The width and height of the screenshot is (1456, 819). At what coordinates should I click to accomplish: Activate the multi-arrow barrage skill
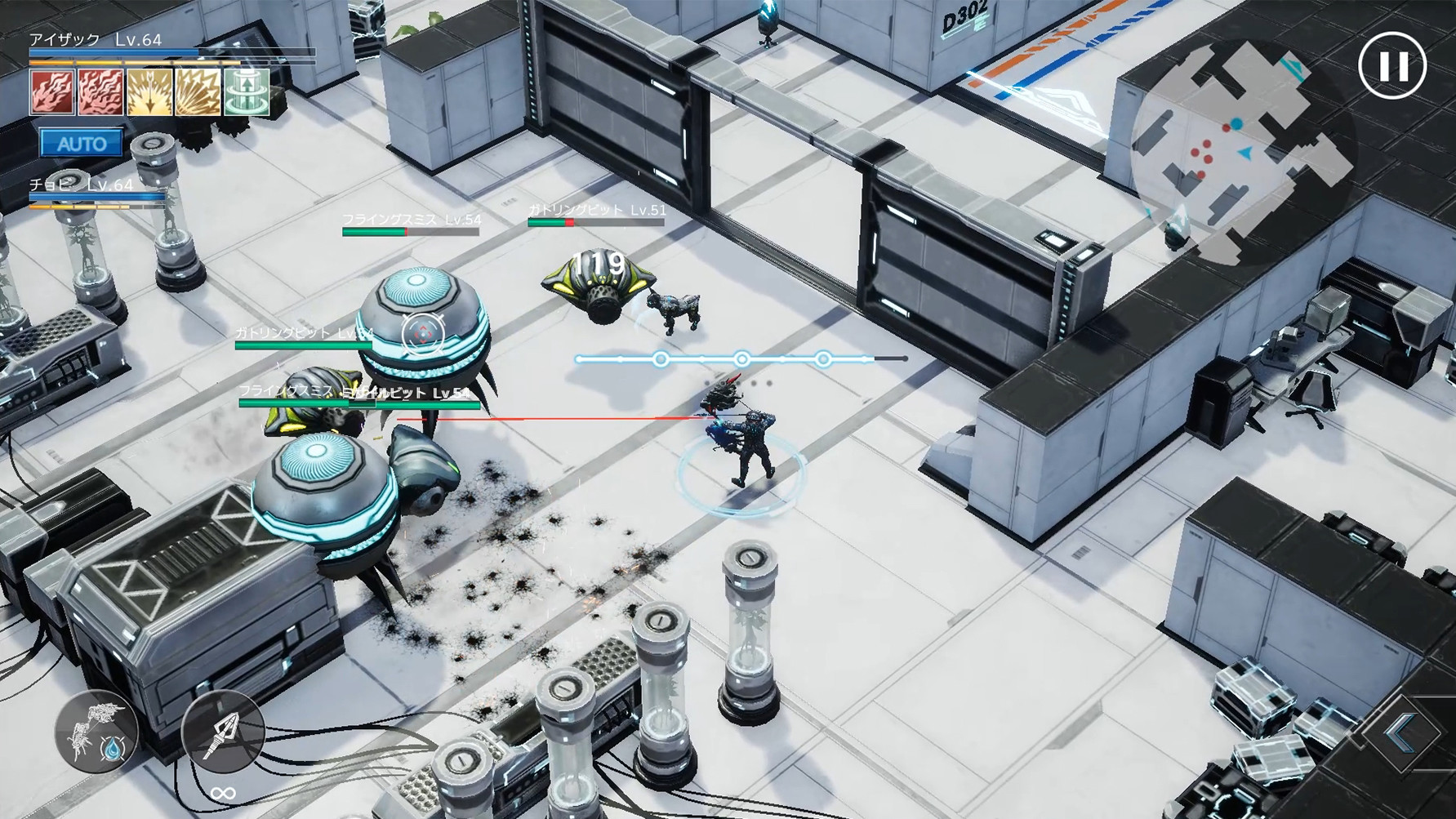click(196, 92)
